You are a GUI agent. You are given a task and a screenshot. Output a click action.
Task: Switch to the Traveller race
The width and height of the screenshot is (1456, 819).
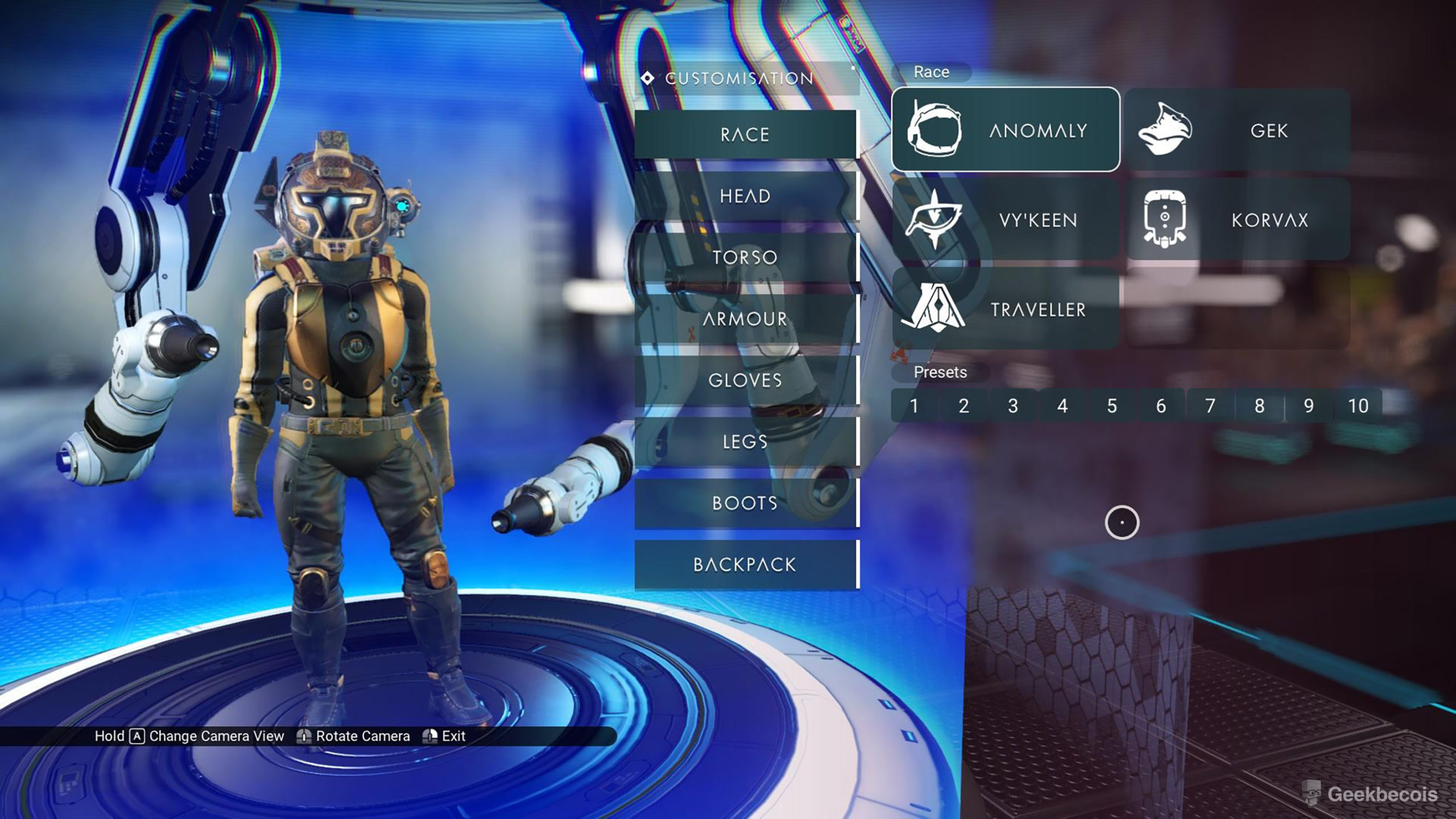[x=1006, y=309]
